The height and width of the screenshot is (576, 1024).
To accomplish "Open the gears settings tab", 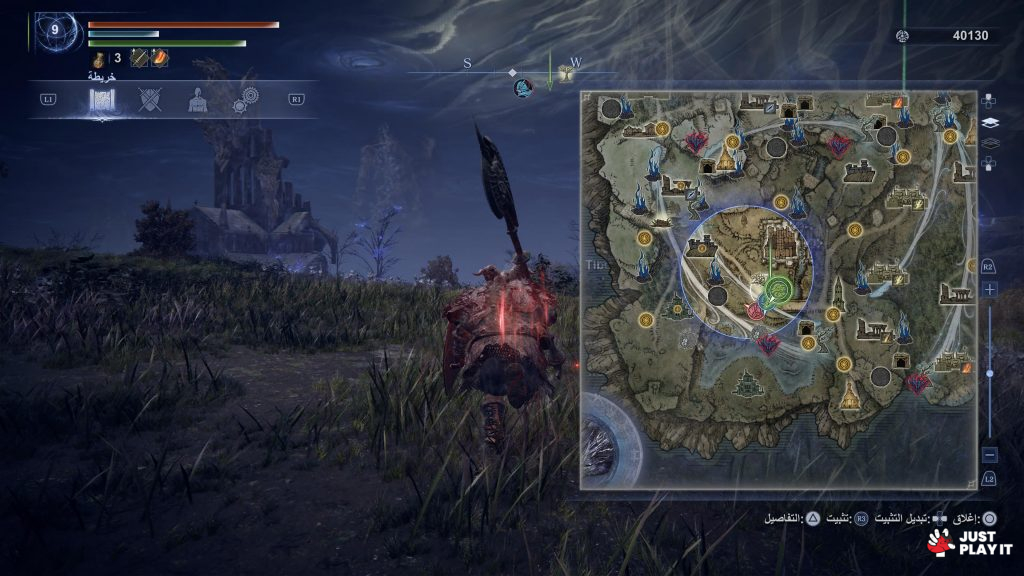I will coord(245,100).
